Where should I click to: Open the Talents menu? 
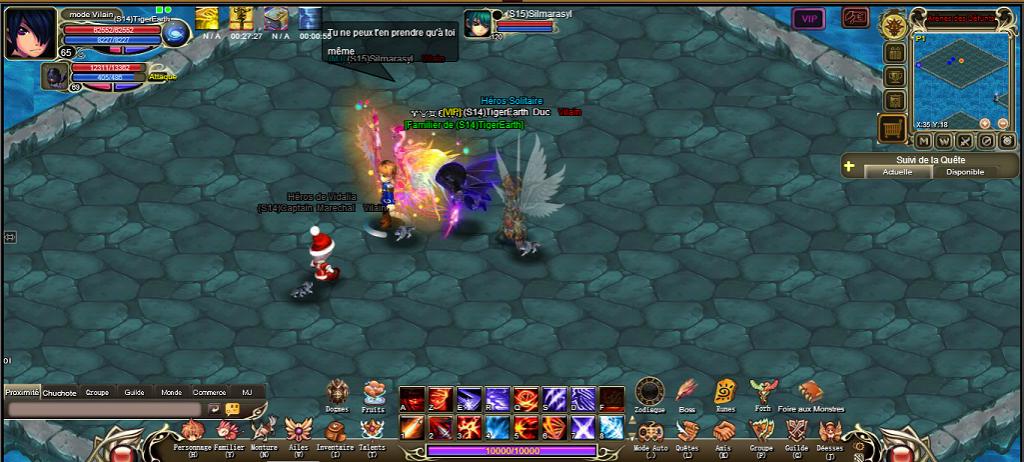371,431
